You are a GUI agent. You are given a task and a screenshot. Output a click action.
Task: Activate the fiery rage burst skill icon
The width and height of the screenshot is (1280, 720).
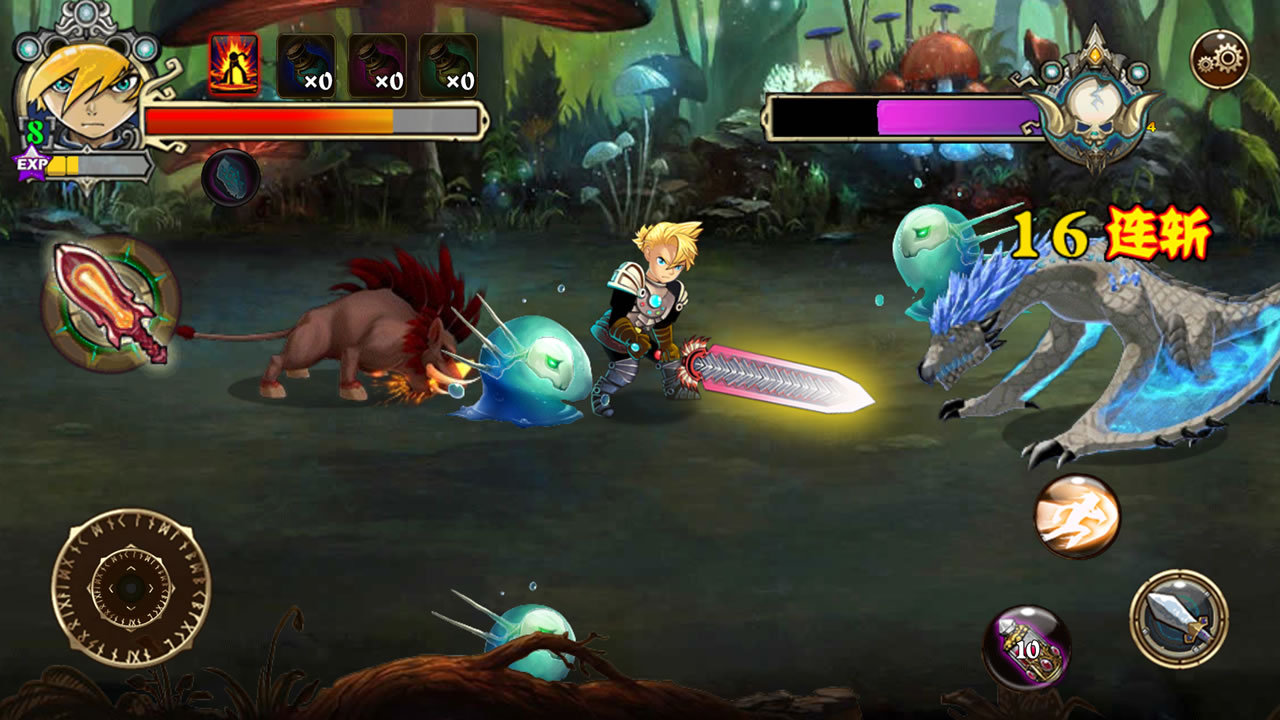[x=234, y=65]
